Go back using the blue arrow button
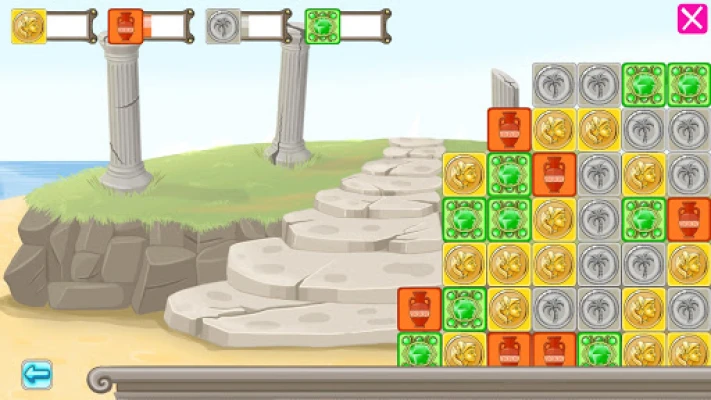Image resolution: width=711 pixels, height=400 pixels. [37, 375]
